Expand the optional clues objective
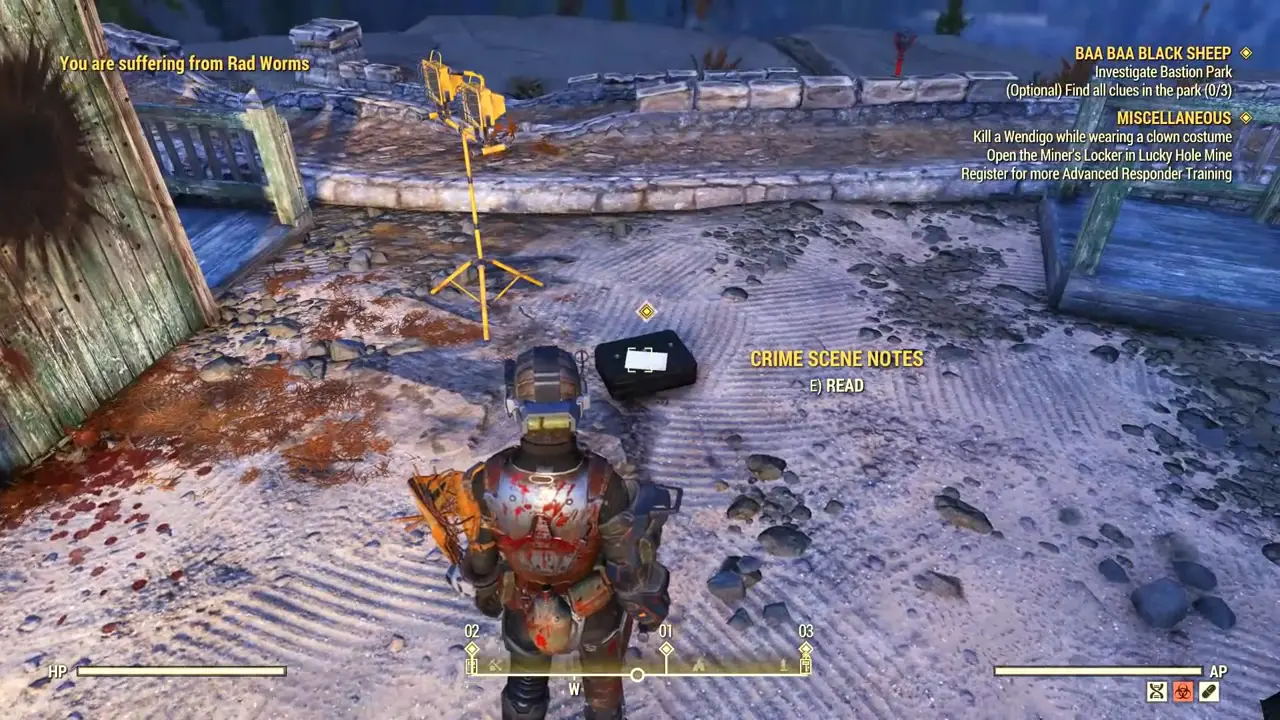Image resolution: width=1280 pixels, height=720 pixels. [x=1118, y=90]
